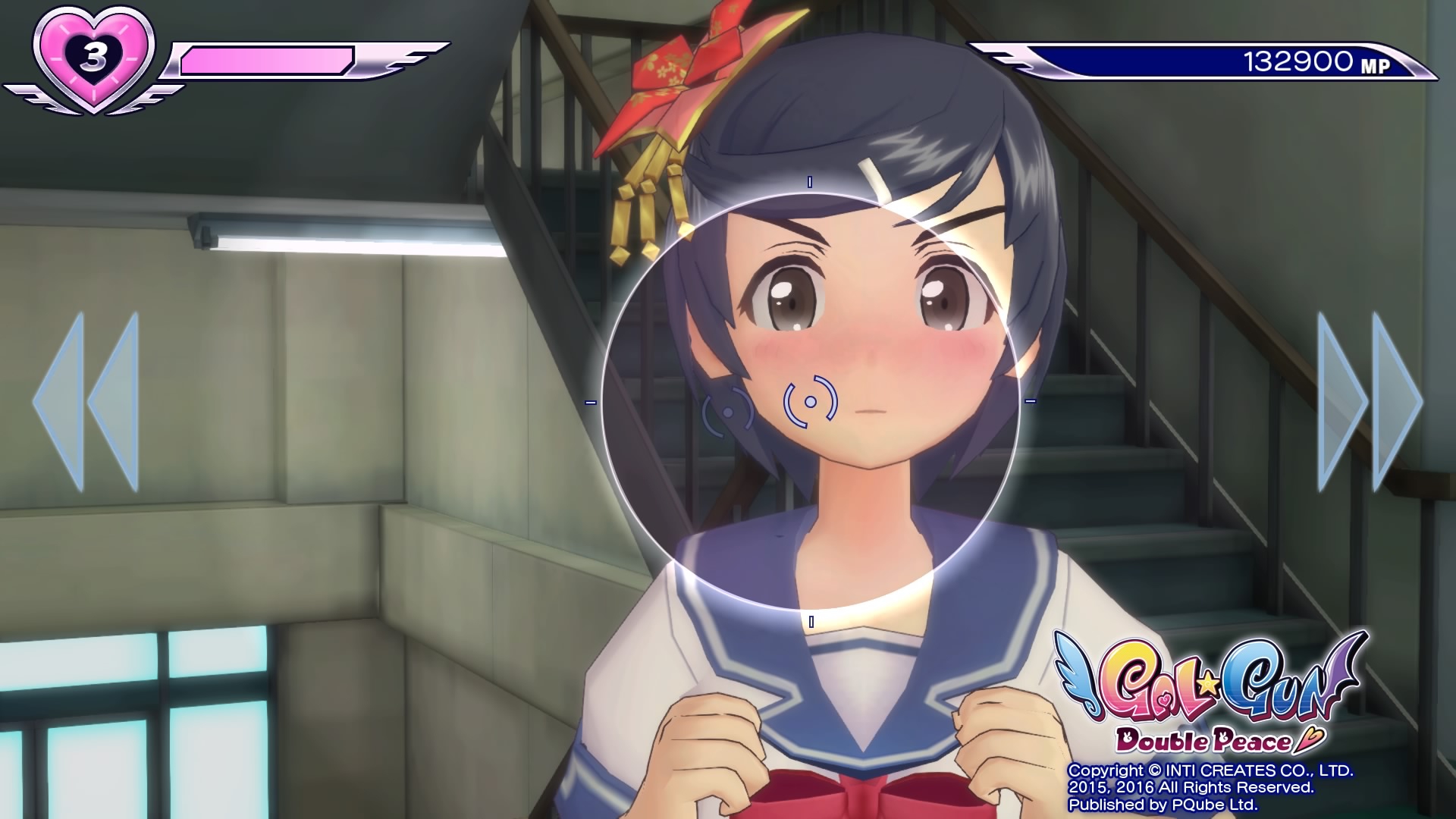Image resolution: width=1456 pixels, height=819 pixels.
Task: Click the left double-arrow turn button
Action: pyautogui.click(x=86, y=401)
